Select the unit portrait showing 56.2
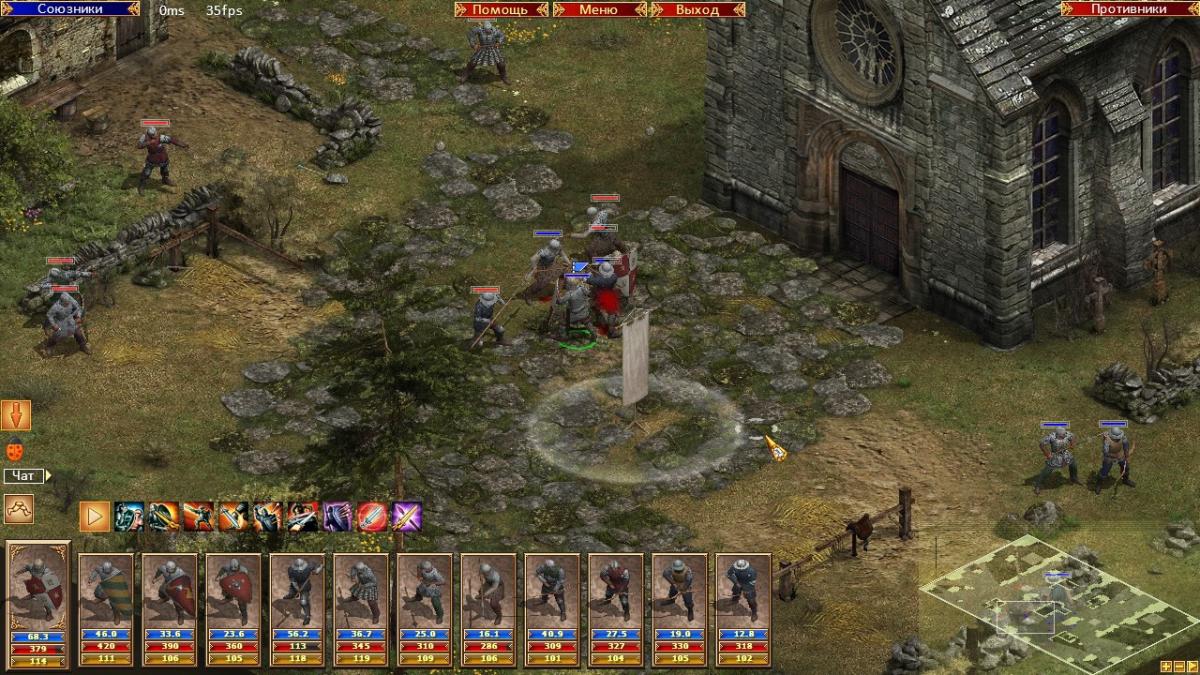 pos(297,590)
